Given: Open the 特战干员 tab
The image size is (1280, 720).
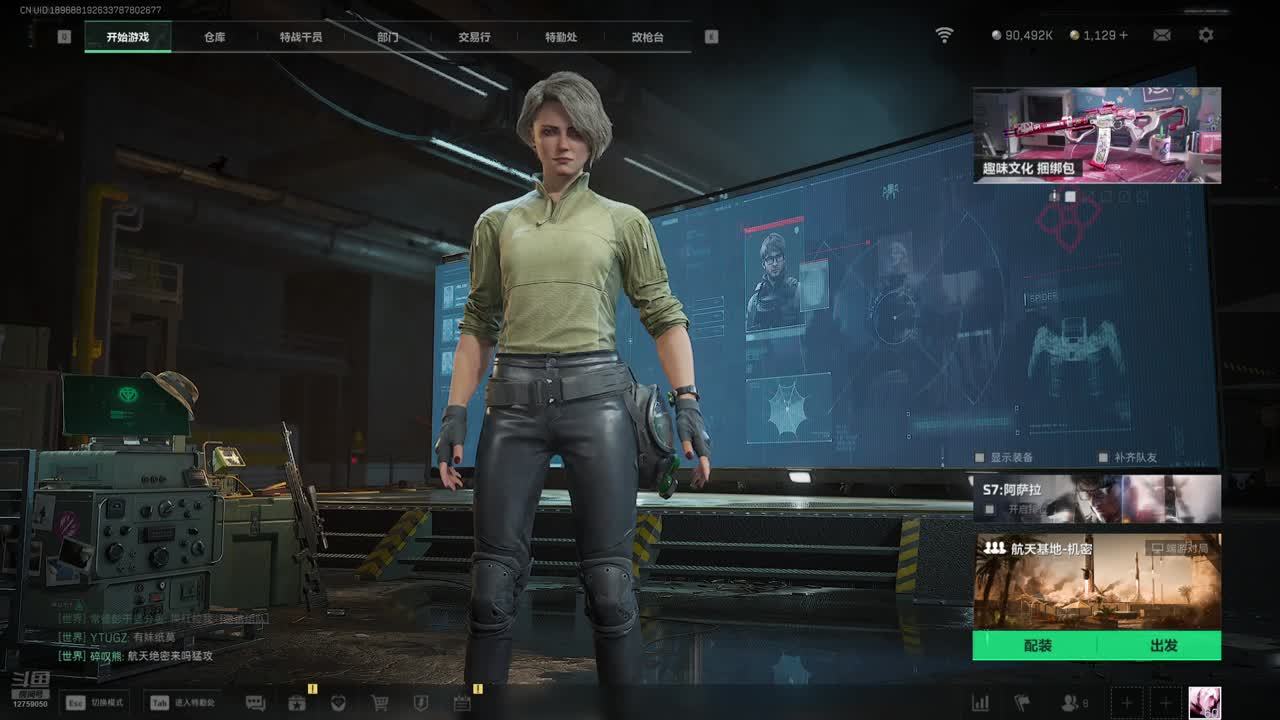Looking at the screenshot, I should (301, 37).
